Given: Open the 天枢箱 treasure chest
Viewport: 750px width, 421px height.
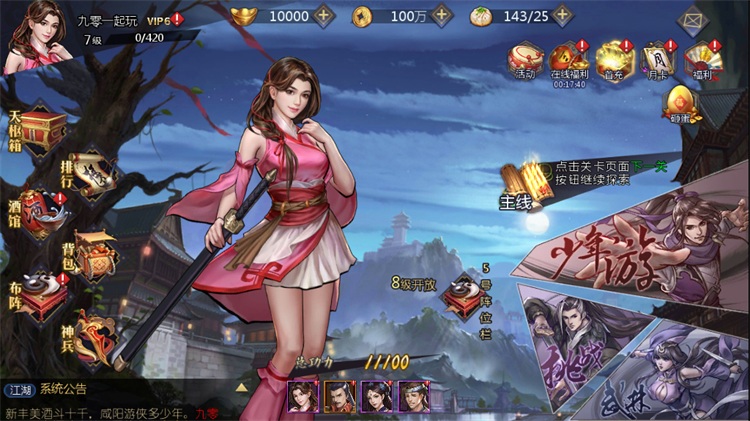Looking at the screenshot, I should (38, 130).
